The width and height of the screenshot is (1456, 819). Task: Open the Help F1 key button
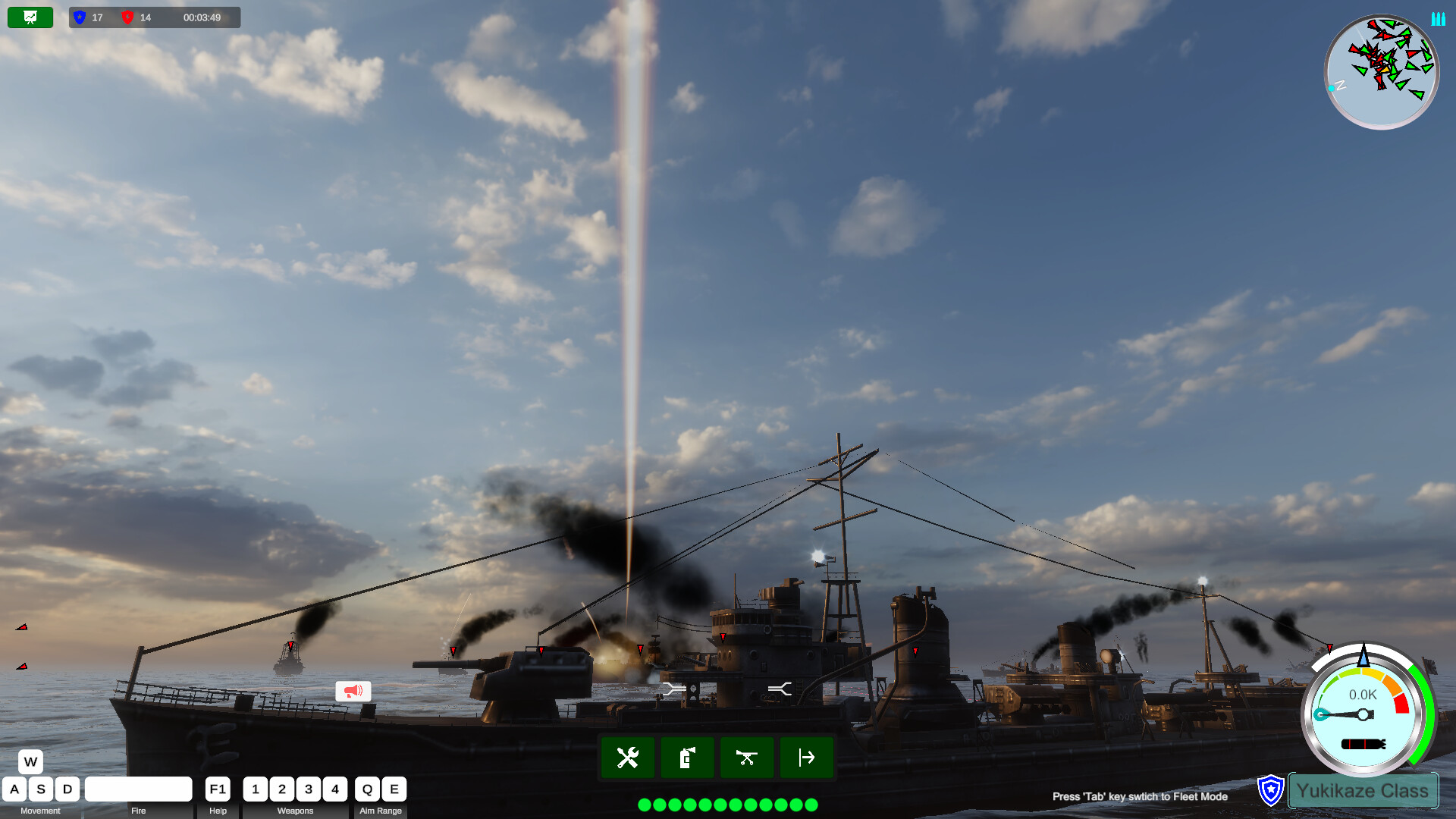click(218, 789)
